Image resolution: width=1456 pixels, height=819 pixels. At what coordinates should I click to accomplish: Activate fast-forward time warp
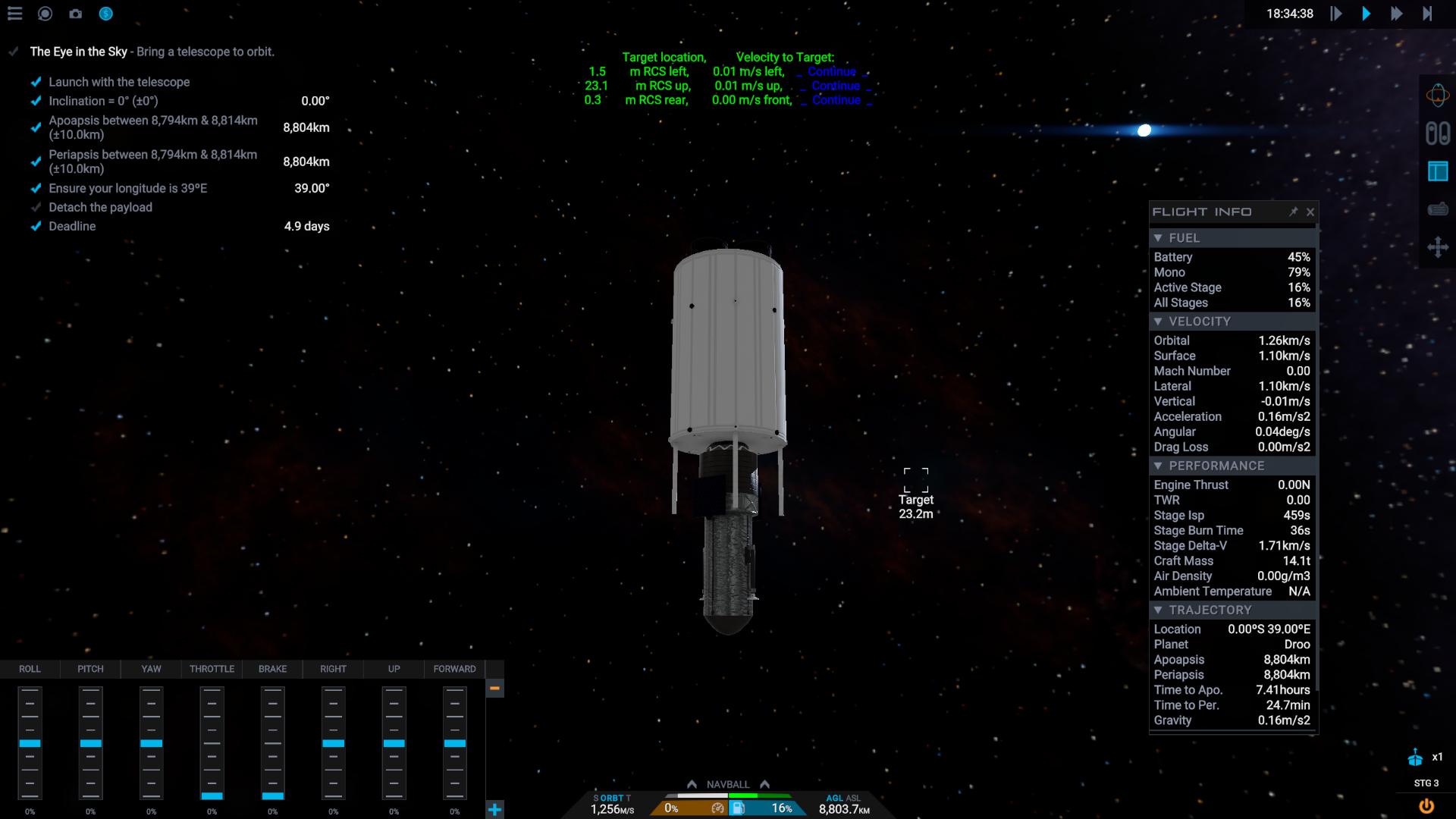pos(1396,14)
